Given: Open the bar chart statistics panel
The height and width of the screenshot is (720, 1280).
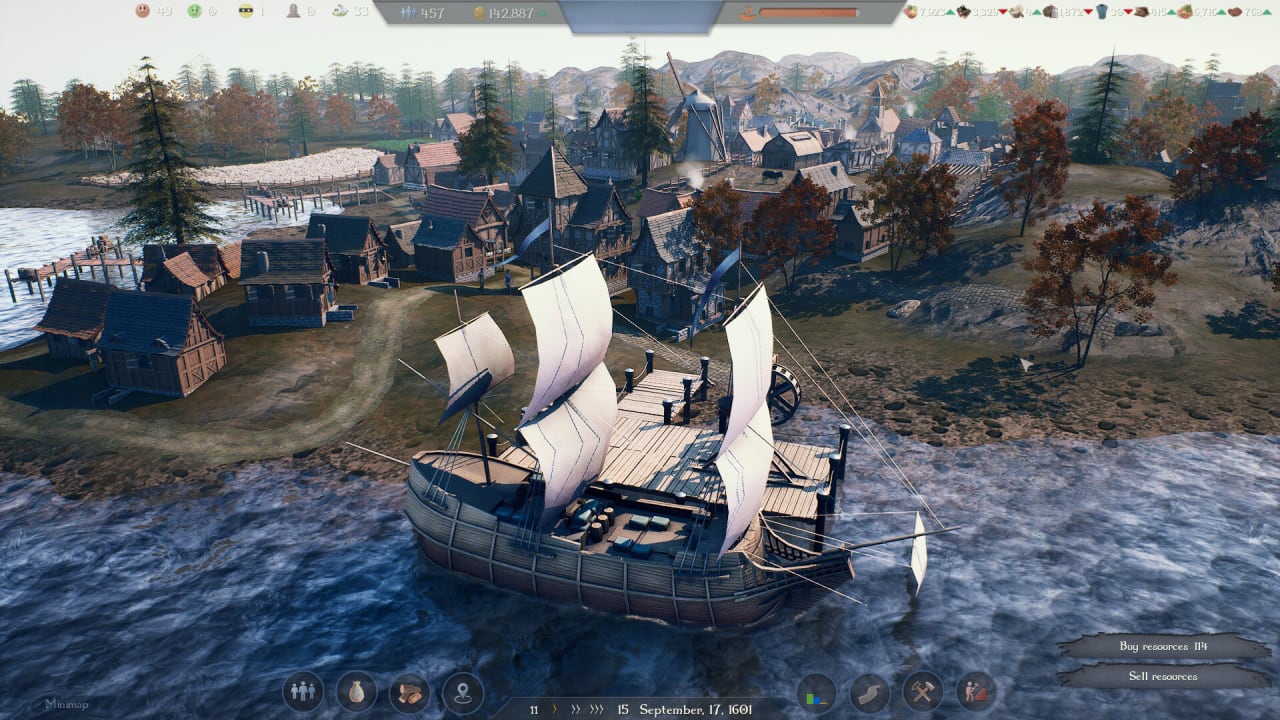Looking at the screenshot, I should [x=817, y=692].
